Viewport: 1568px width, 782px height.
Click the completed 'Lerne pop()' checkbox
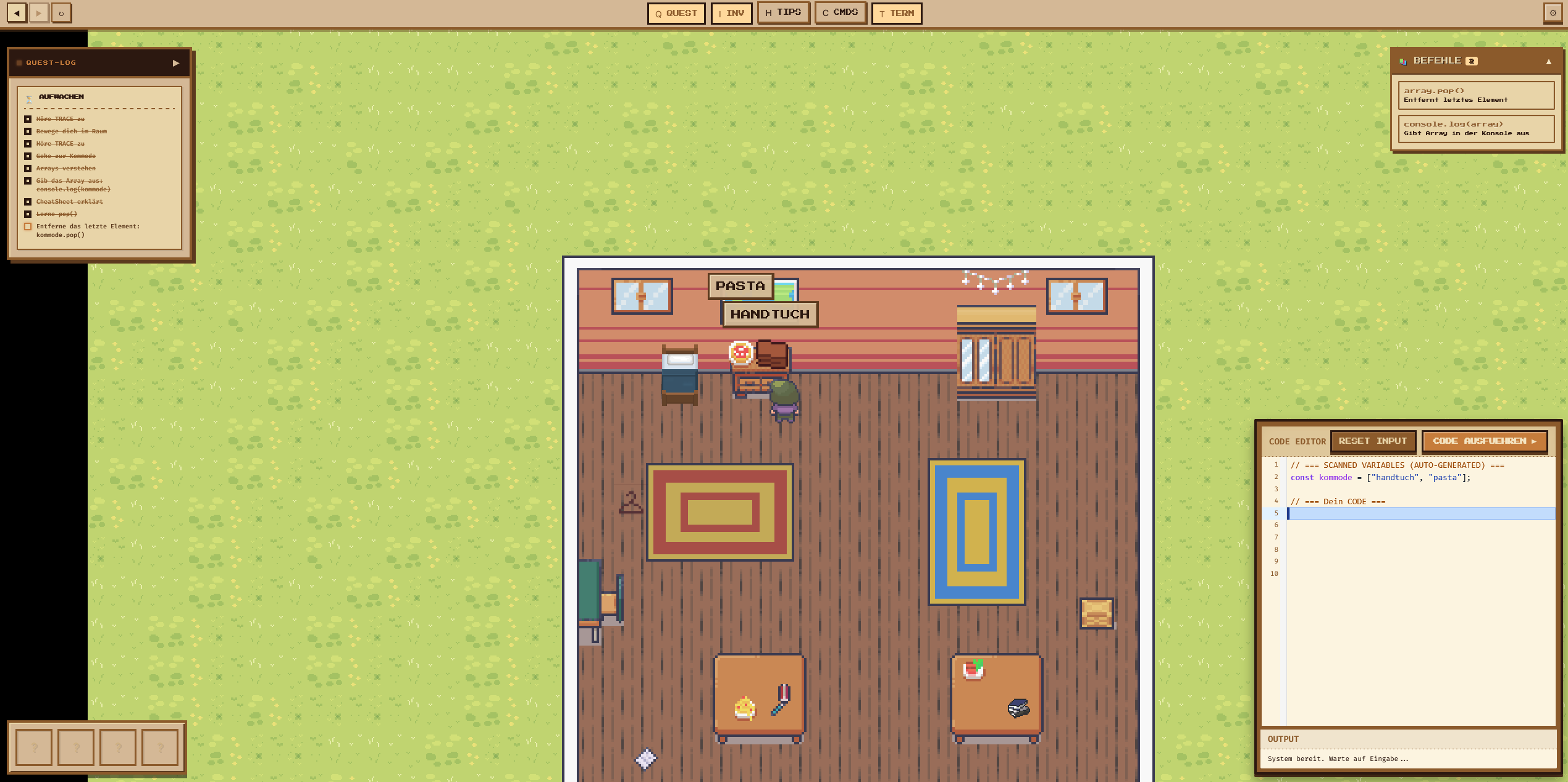(x=28, y=214)
